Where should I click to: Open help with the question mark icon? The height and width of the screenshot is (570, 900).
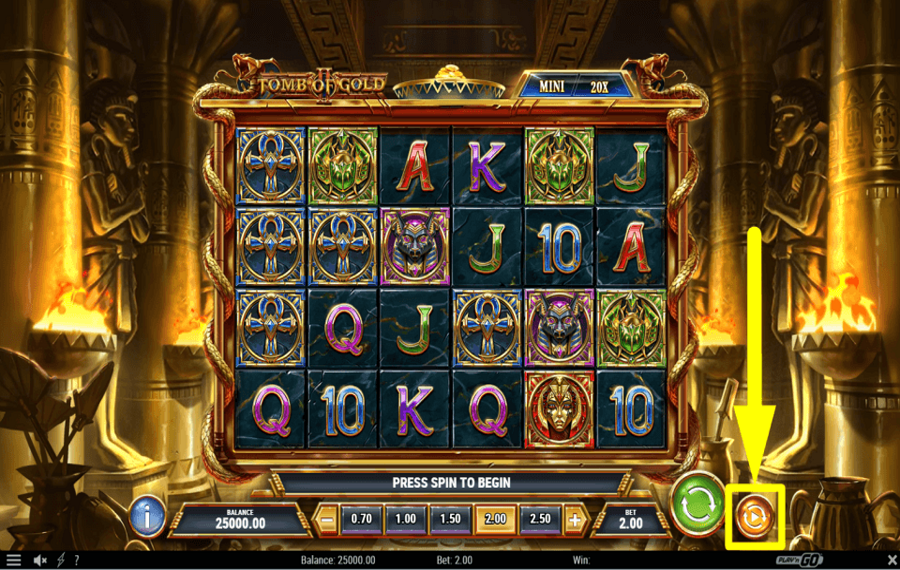coord(76,560)
